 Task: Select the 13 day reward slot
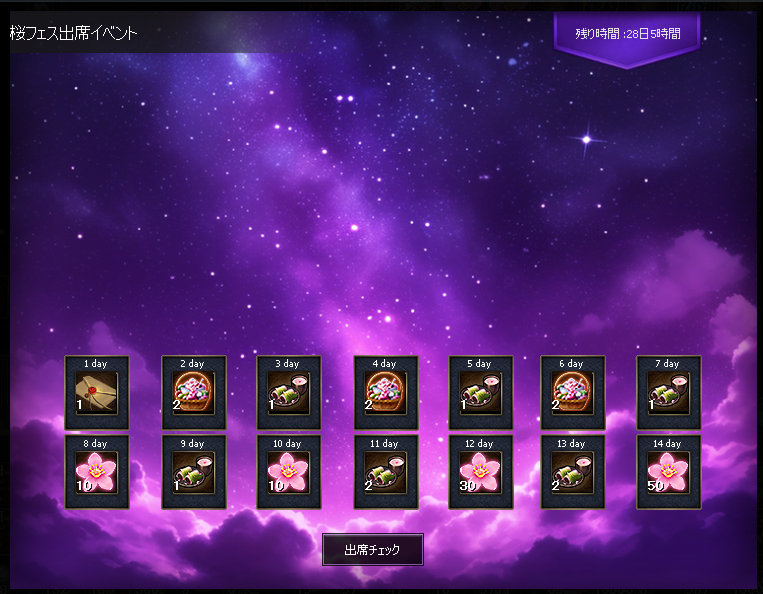[573, 473]
